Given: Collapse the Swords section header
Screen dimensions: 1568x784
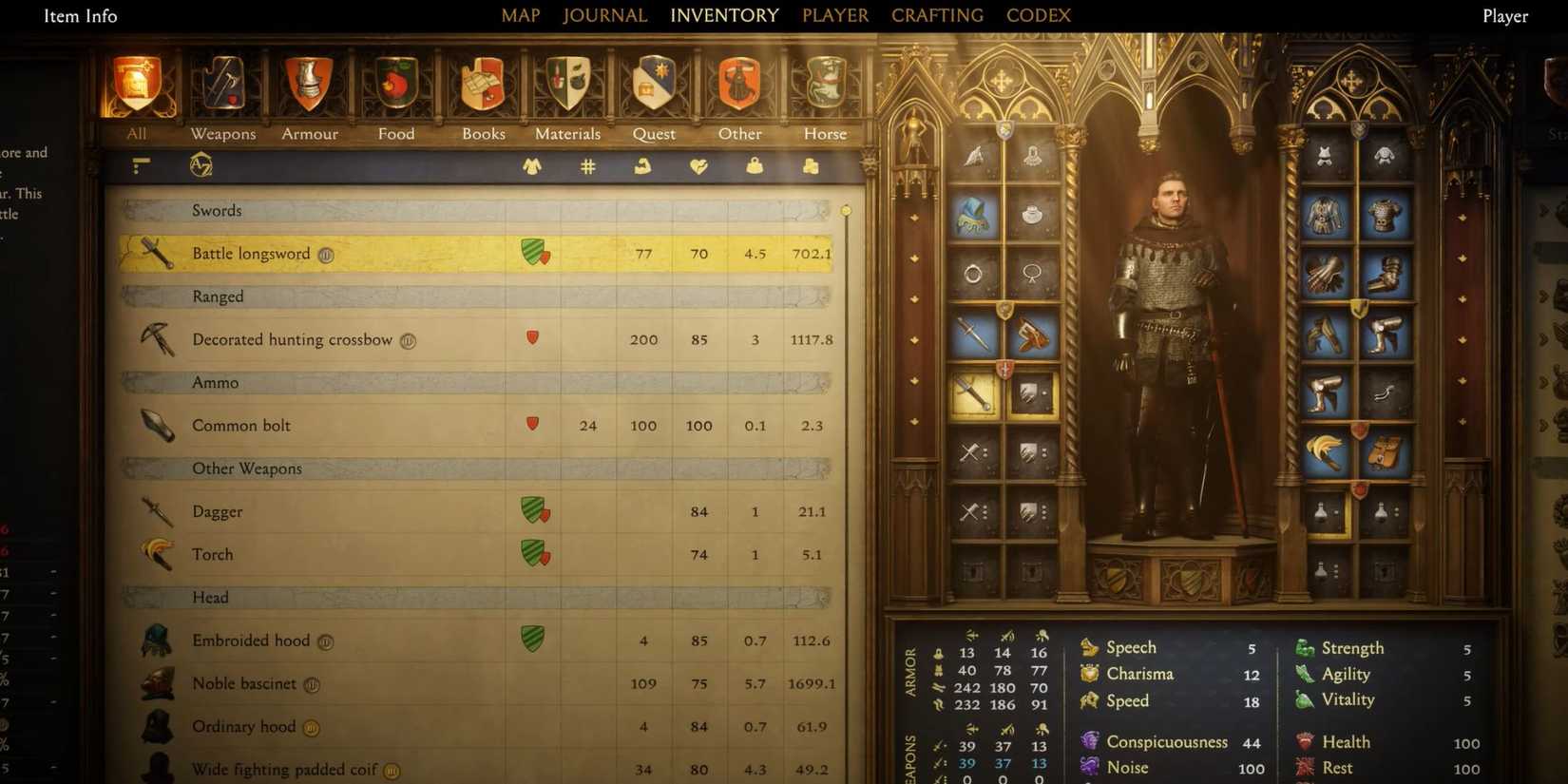Looking at the screenshot, I should click(475, 210).
